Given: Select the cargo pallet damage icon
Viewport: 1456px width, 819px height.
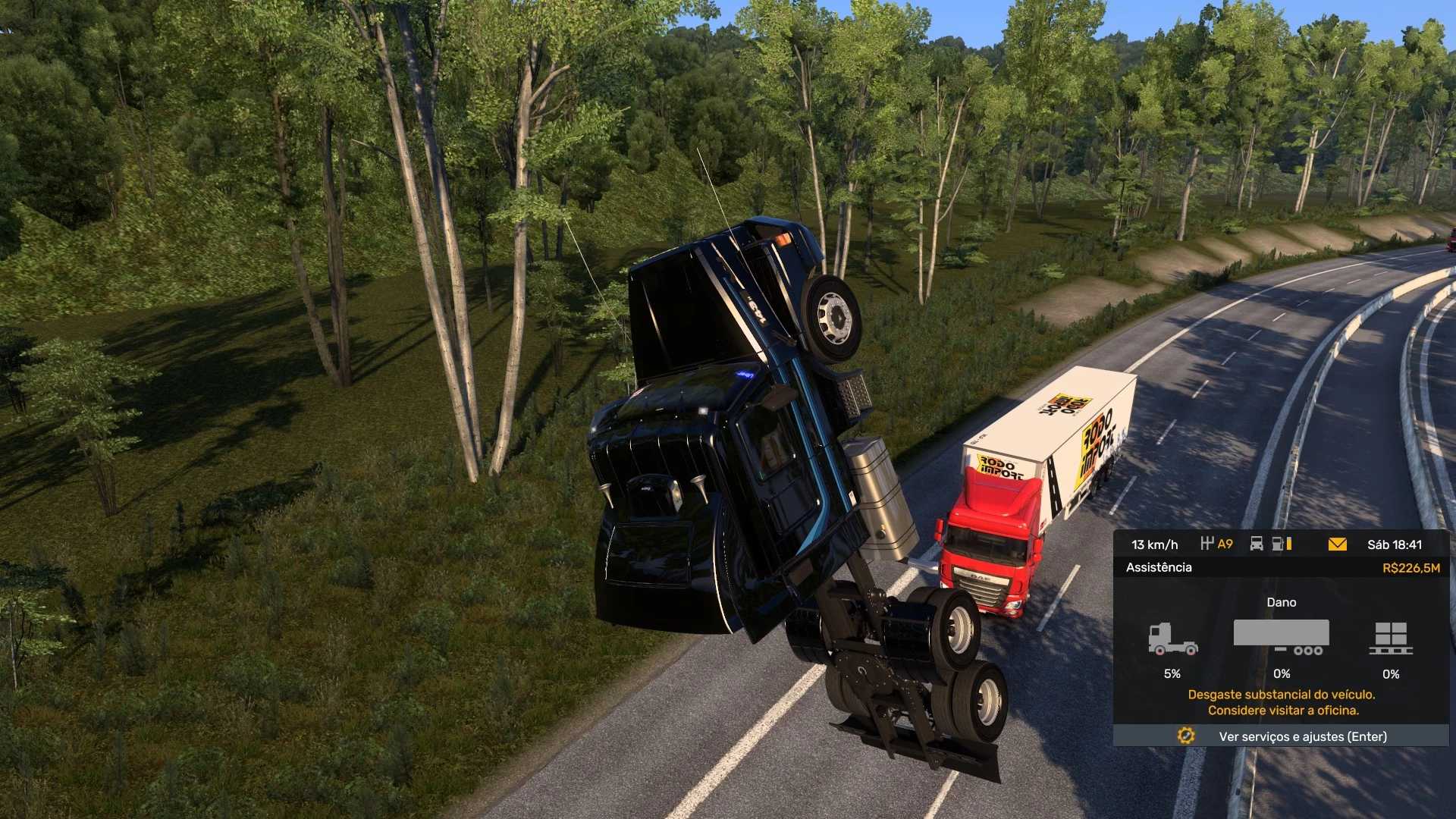Looking at the screenshot, I should [x=1391, y=639].
